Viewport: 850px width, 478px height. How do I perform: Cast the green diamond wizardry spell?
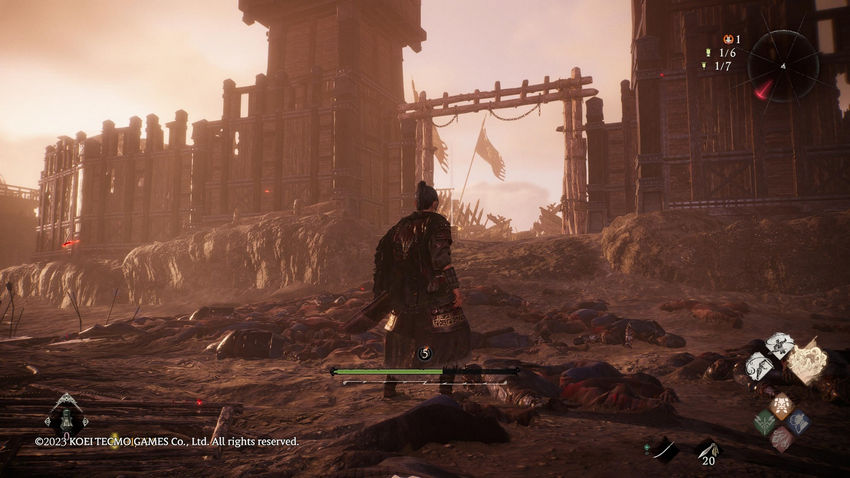click(765, 422)
